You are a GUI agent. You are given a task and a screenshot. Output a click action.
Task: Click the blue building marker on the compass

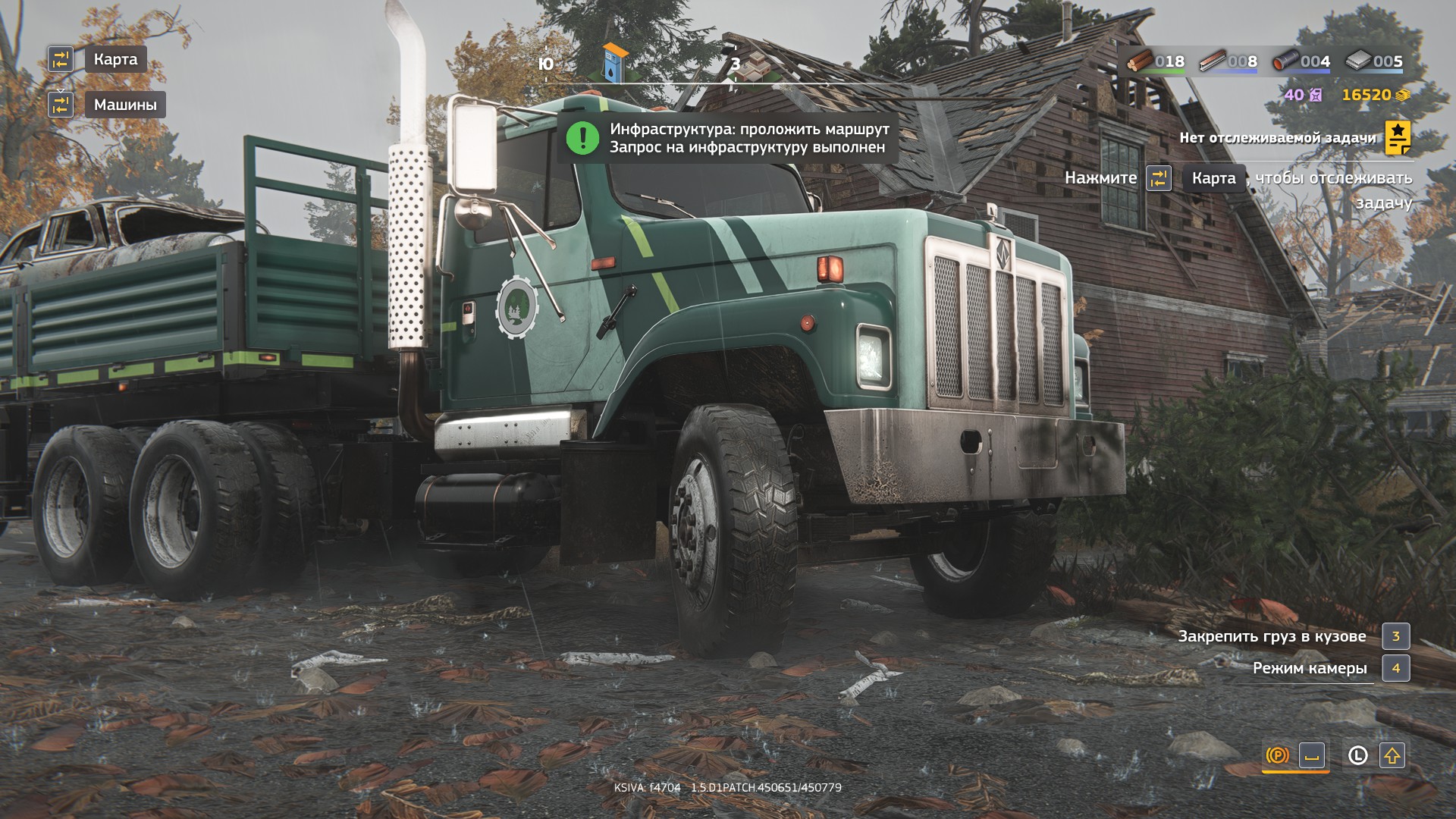[x=615, y=64]
